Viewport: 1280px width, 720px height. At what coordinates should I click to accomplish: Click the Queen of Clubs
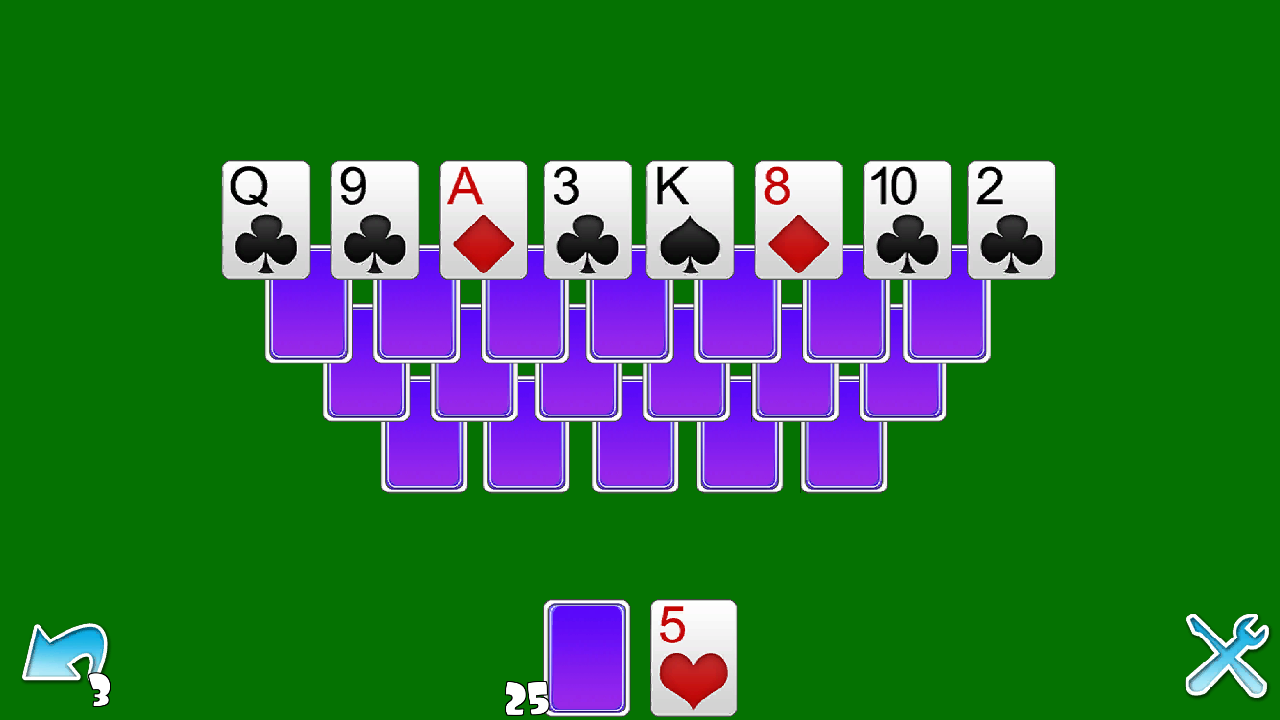[x=267, y=218]
